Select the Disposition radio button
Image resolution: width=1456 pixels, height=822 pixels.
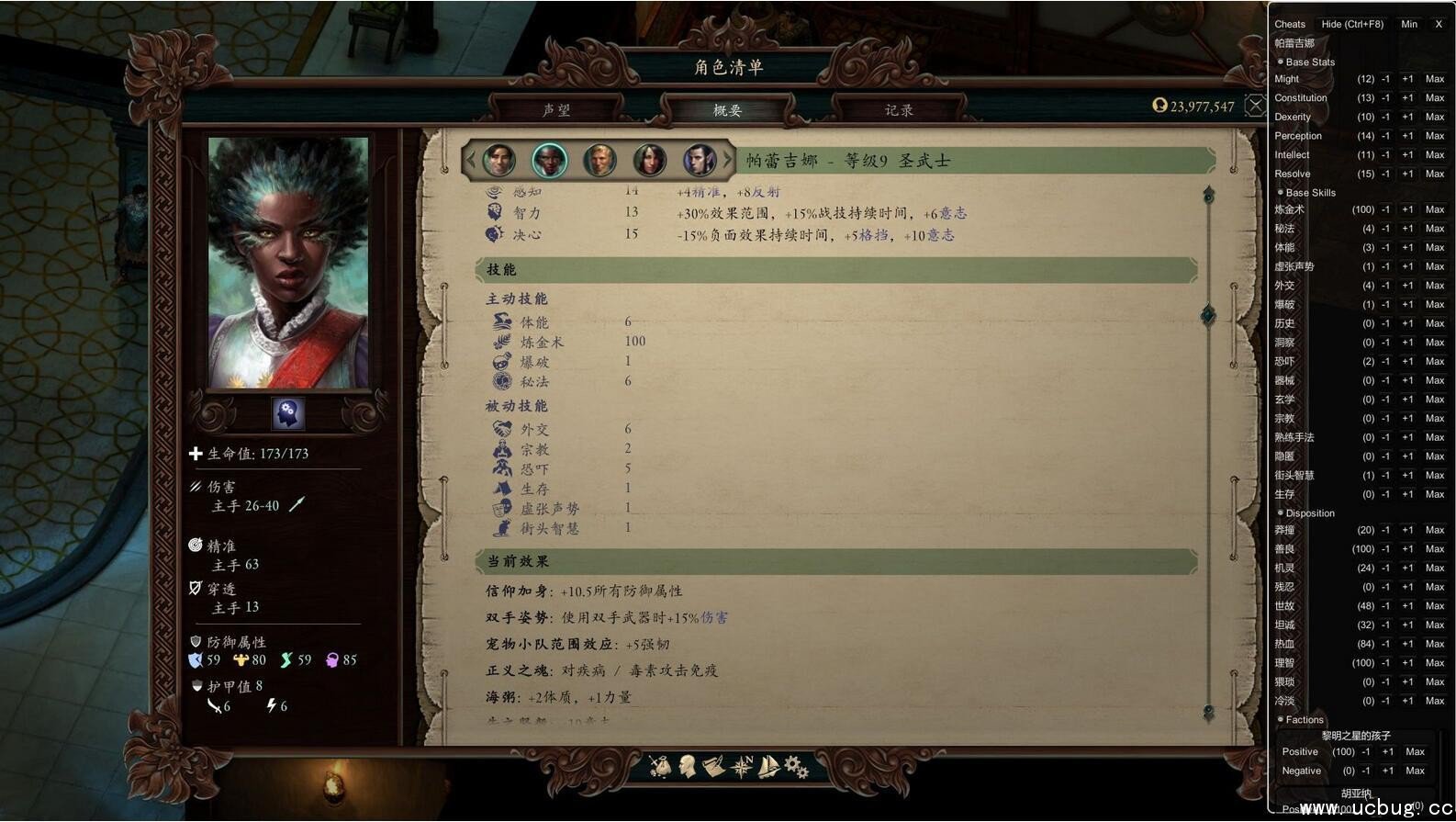pyautogui.click(x=1280, y=513)
